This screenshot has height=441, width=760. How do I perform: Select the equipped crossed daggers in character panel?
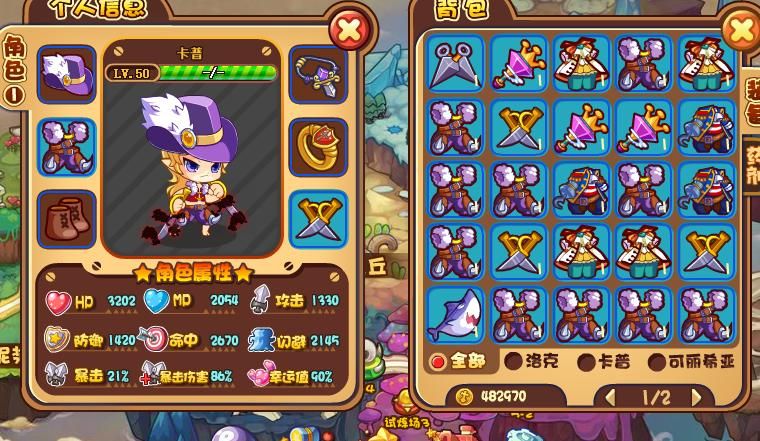tap(318, 217)
